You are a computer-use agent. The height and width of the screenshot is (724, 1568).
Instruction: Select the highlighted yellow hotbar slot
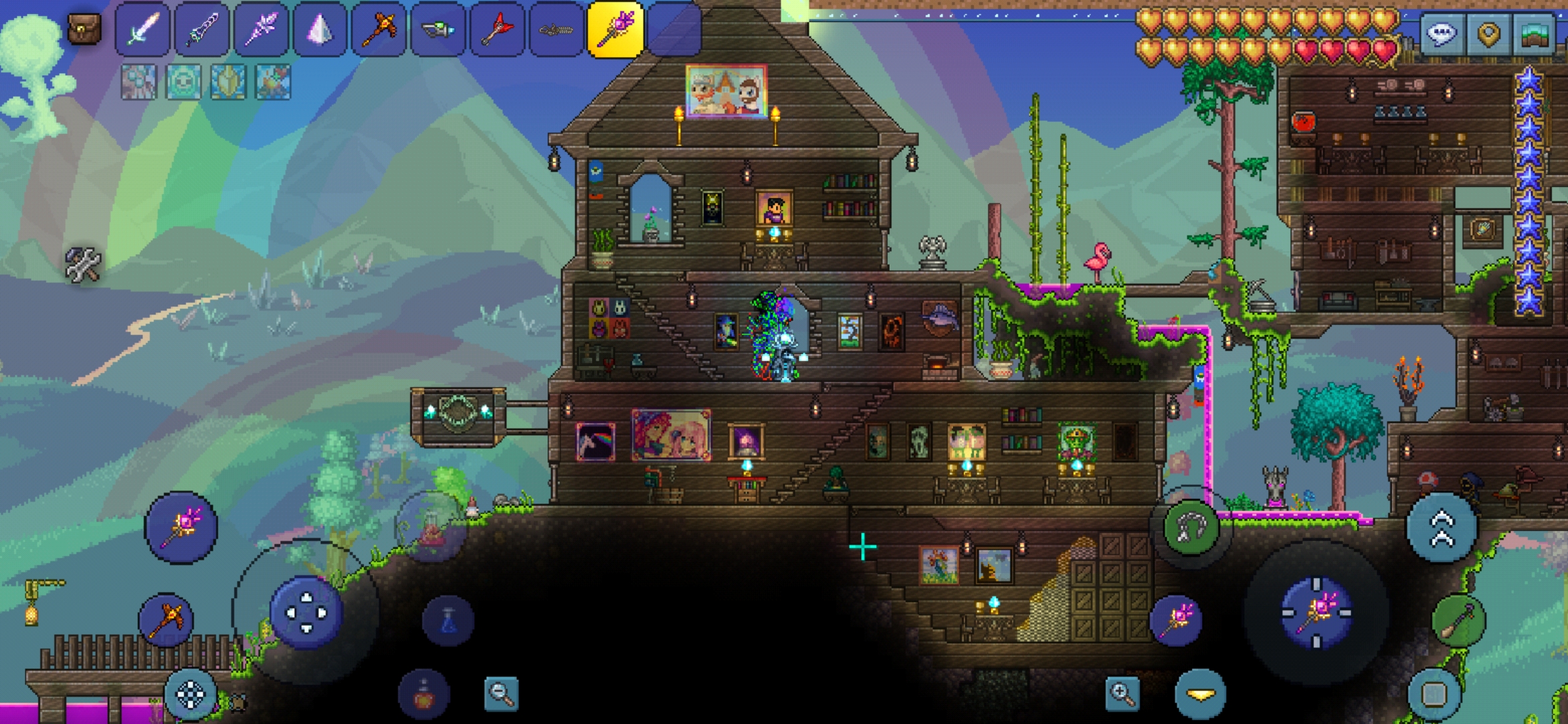pos(615,29)
